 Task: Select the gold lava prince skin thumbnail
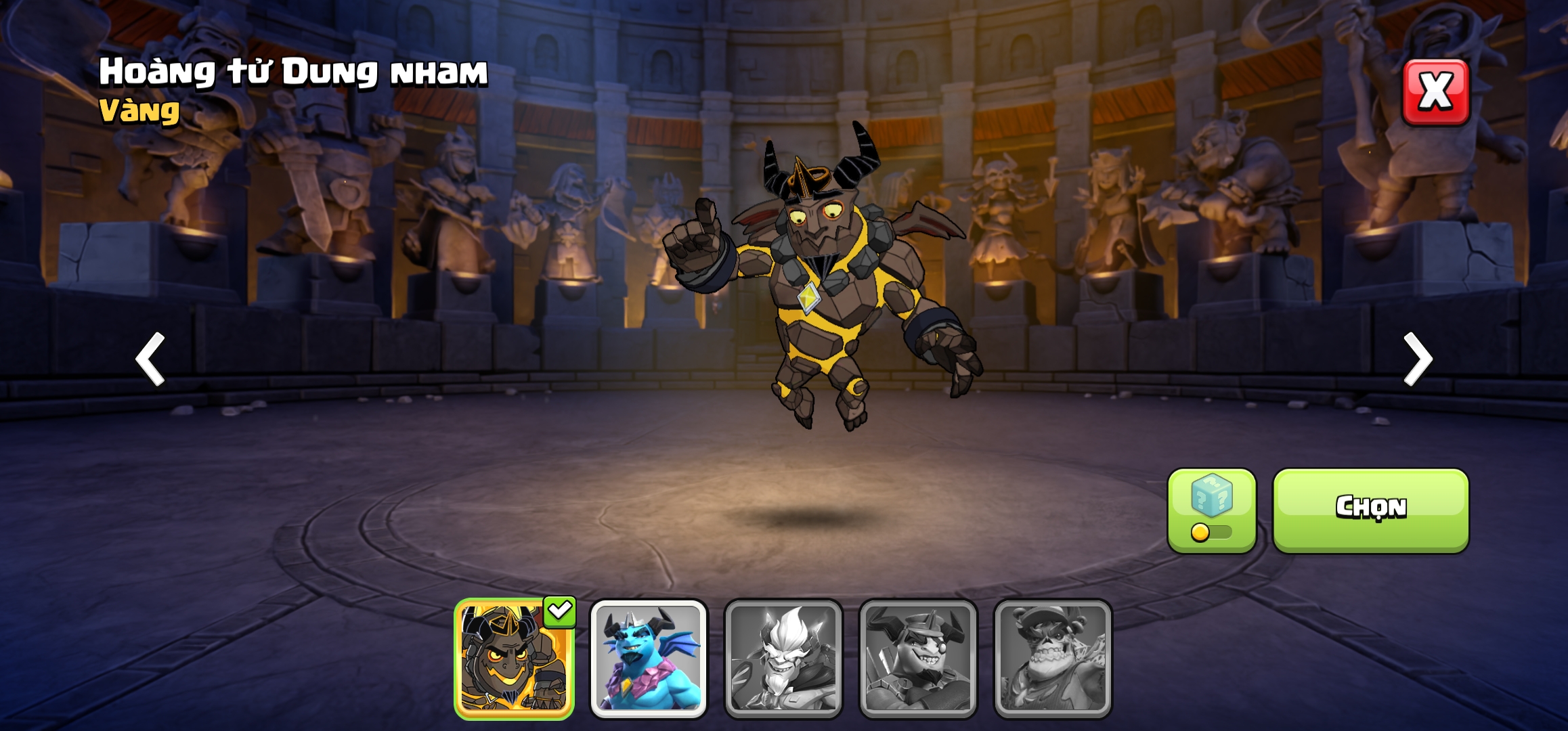tap(514, 659)
